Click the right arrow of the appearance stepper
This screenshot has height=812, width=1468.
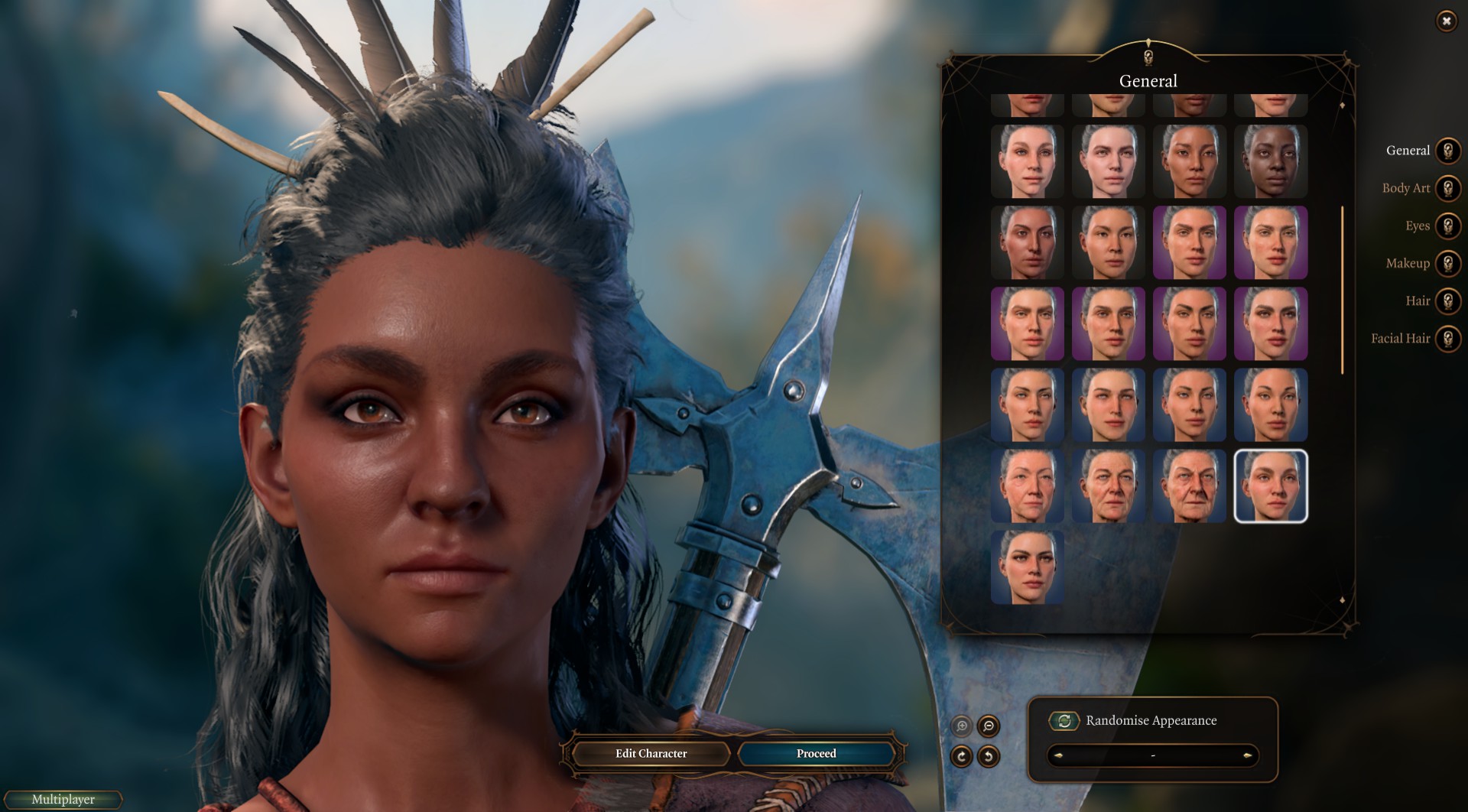click(x=1247, y=755)
